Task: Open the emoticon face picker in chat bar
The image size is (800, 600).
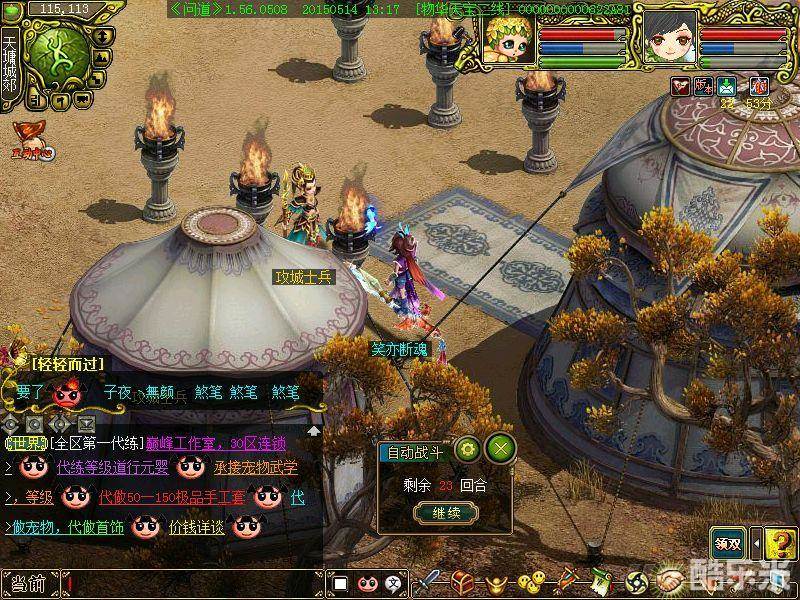Action: 367,583
